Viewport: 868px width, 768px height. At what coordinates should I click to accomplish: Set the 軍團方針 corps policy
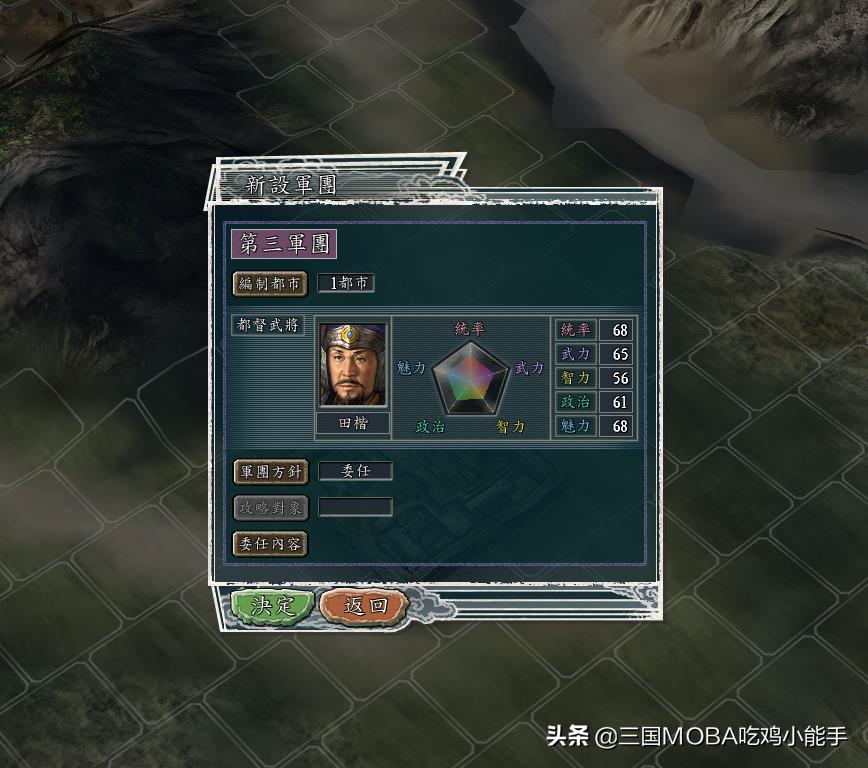(270, 472)
